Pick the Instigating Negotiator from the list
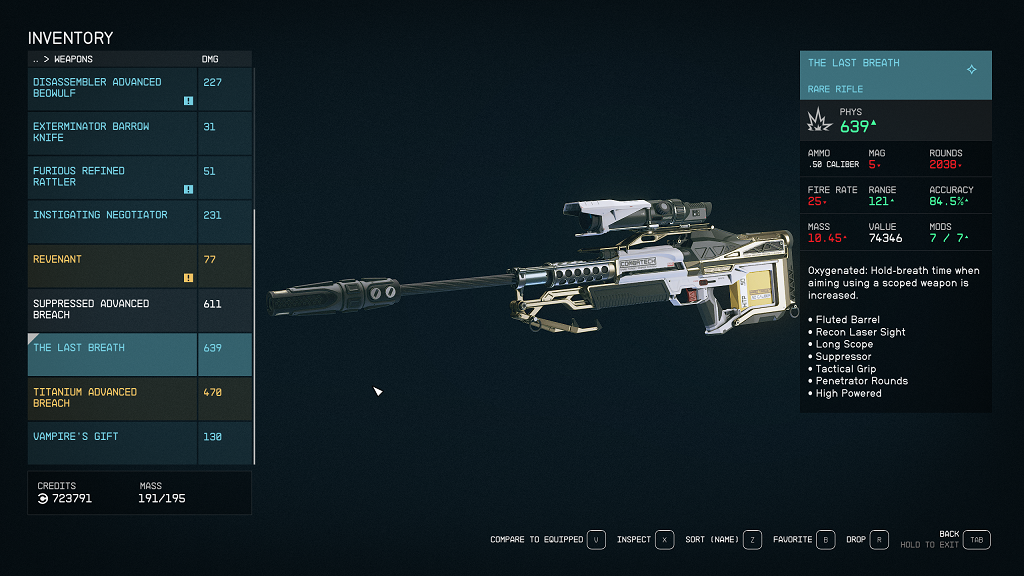Screen dimensions: 1024x576 (x=112, y=221)
